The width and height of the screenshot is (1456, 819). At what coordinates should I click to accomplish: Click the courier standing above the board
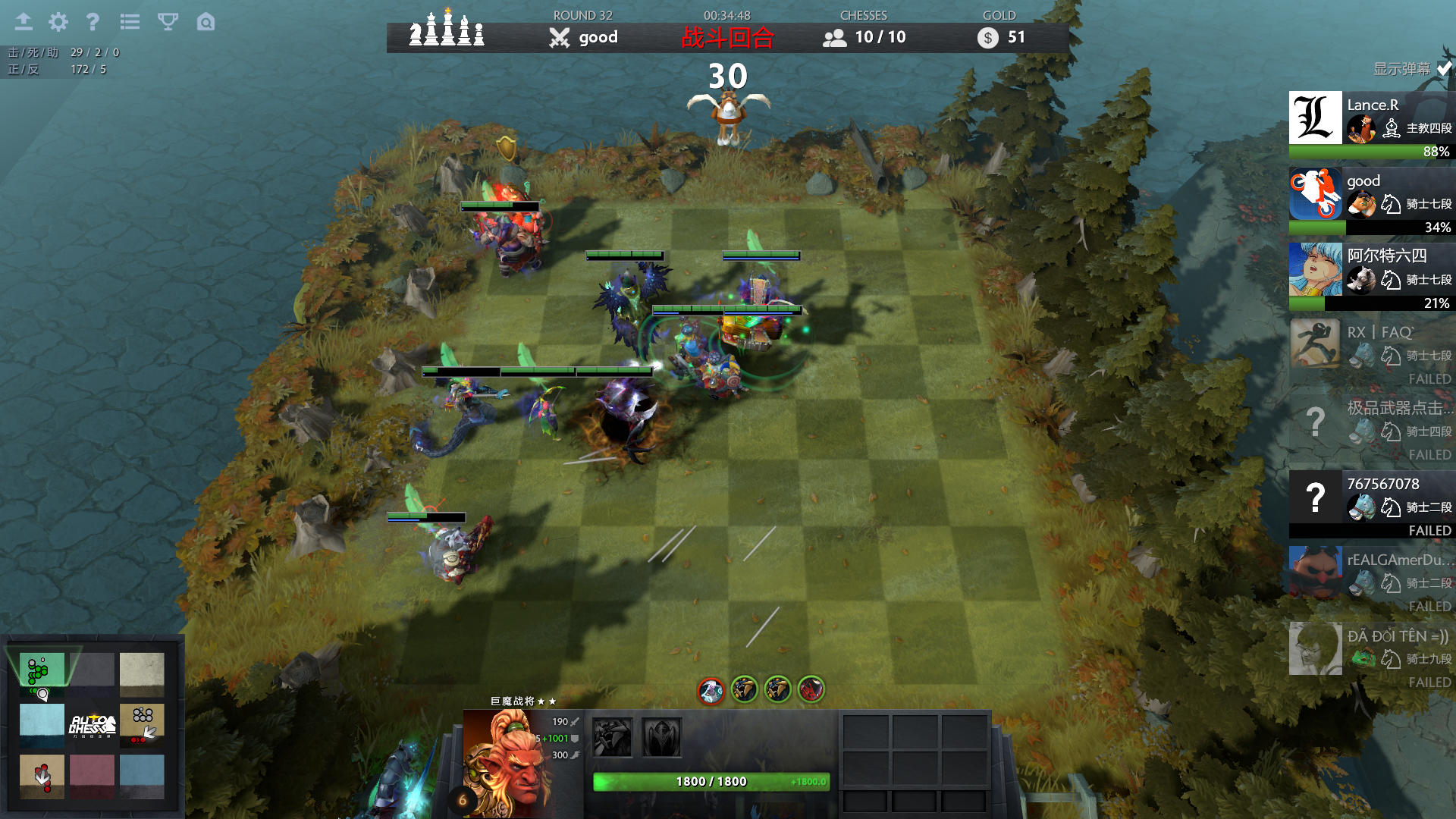[x=726, y=114]
